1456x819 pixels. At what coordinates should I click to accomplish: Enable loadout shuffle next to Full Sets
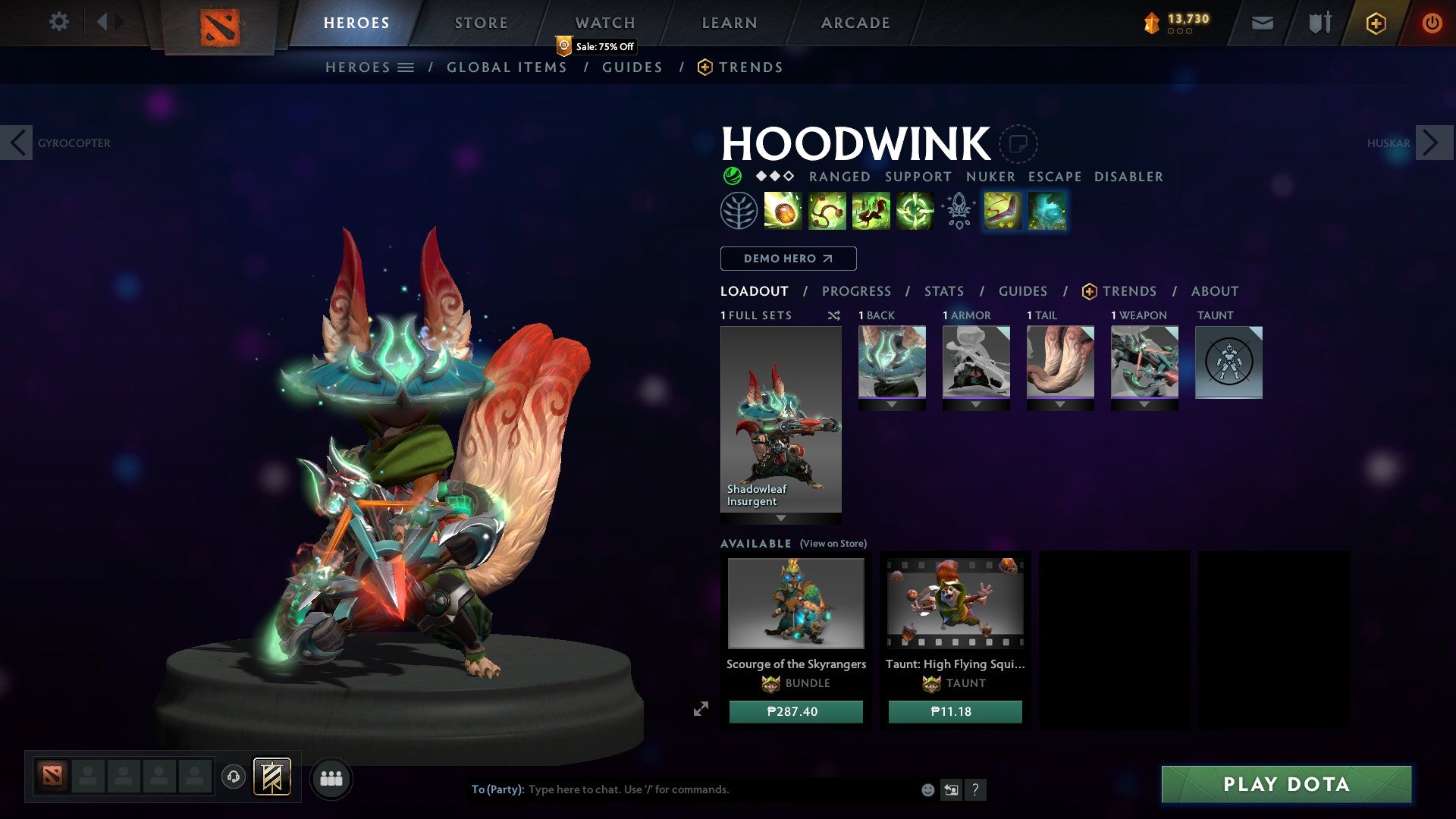coord(834,315)
